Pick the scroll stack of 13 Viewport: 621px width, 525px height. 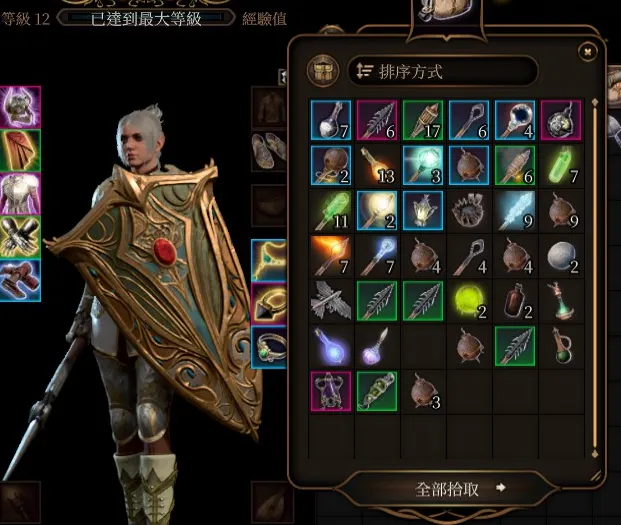(x=374, y=164)
